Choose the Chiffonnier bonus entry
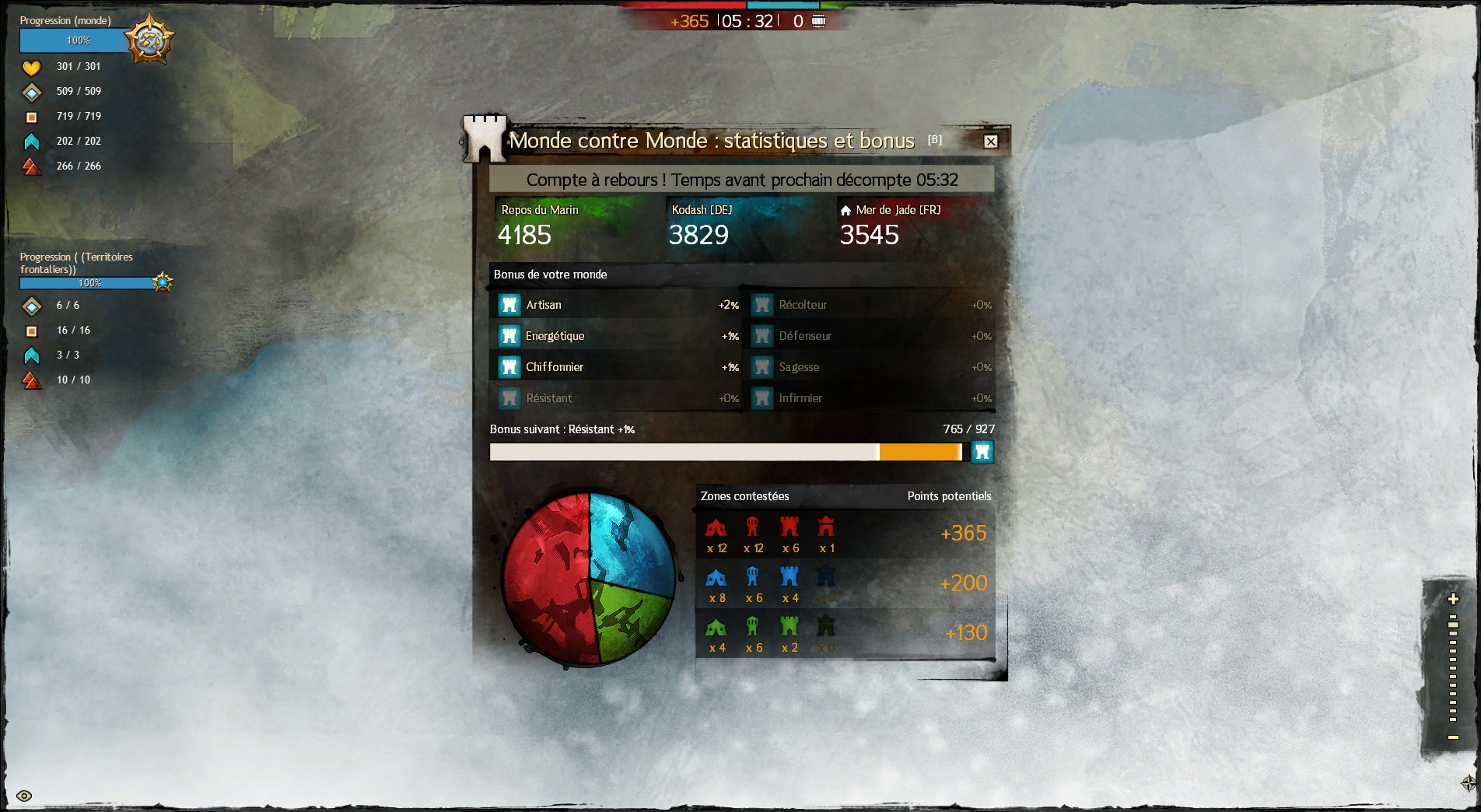The image size is (1481, 812). point(616,367)
